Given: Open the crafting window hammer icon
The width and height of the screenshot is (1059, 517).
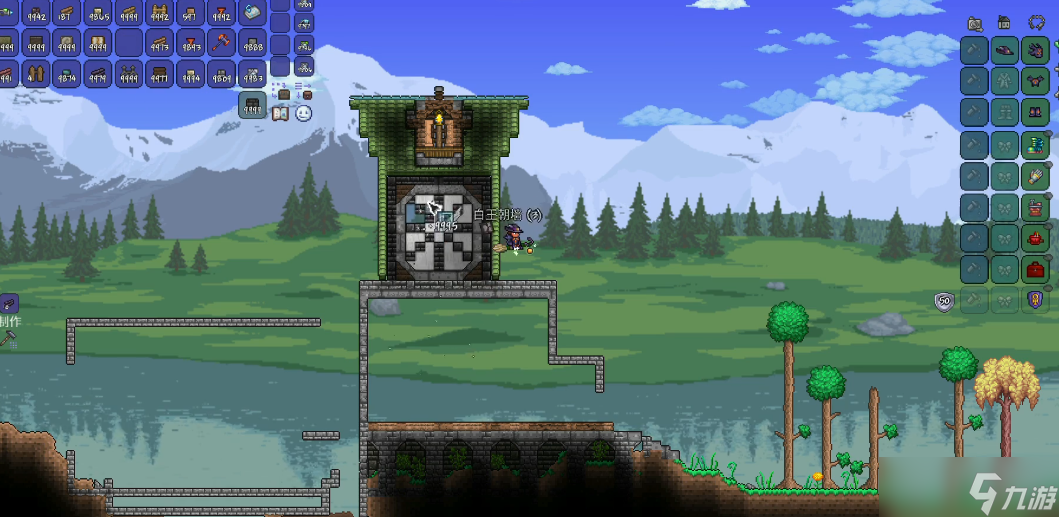Looking at the screenshot, I should coord(10,340).
